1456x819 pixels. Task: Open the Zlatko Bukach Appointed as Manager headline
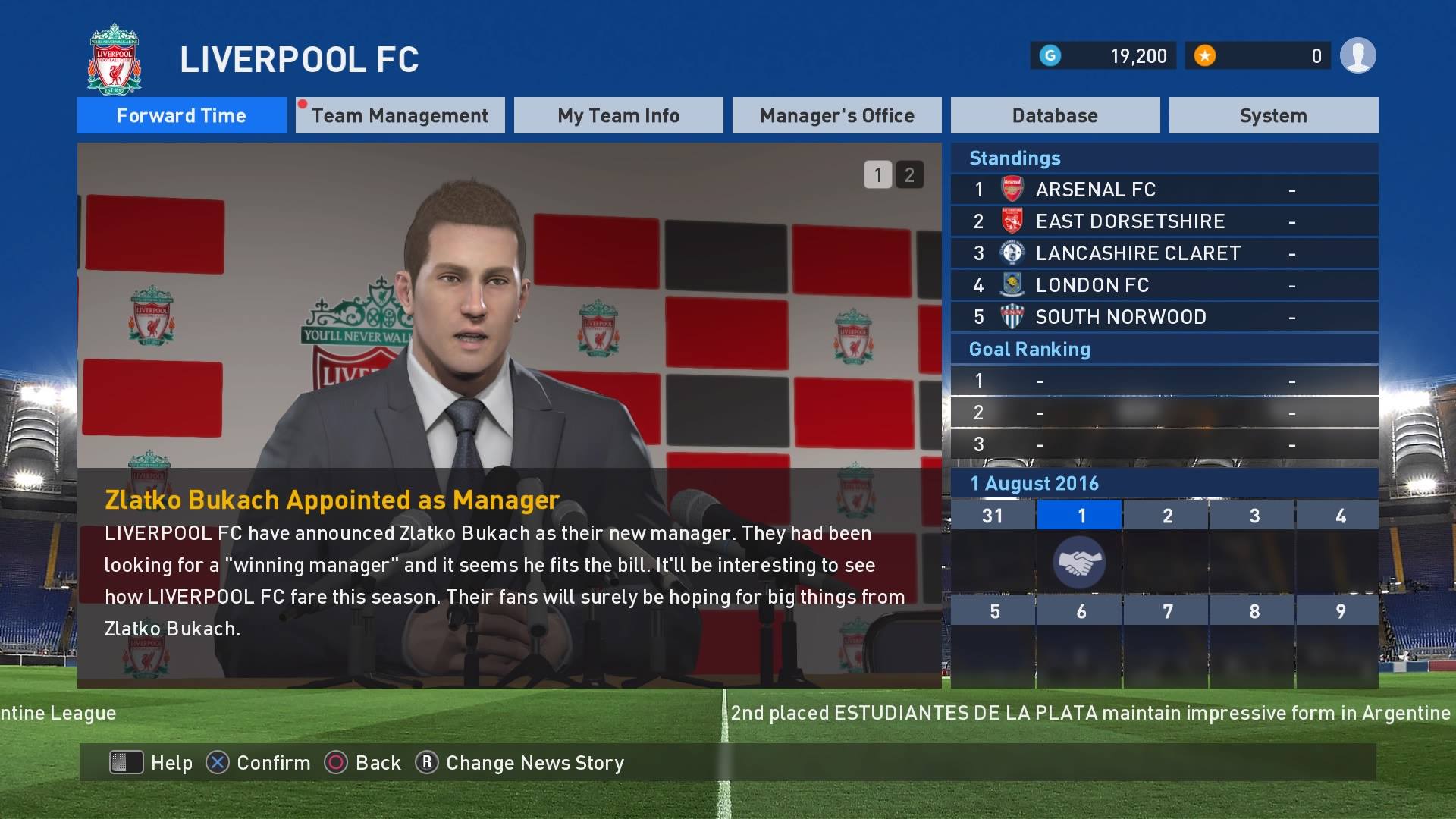tap(332, 500)
